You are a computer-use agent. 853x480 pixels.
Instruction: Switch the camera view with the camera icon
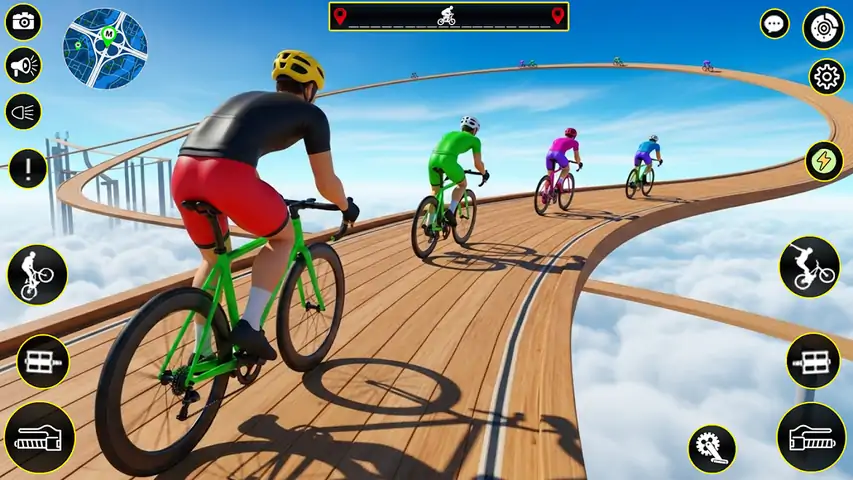(x=23, y=22)
